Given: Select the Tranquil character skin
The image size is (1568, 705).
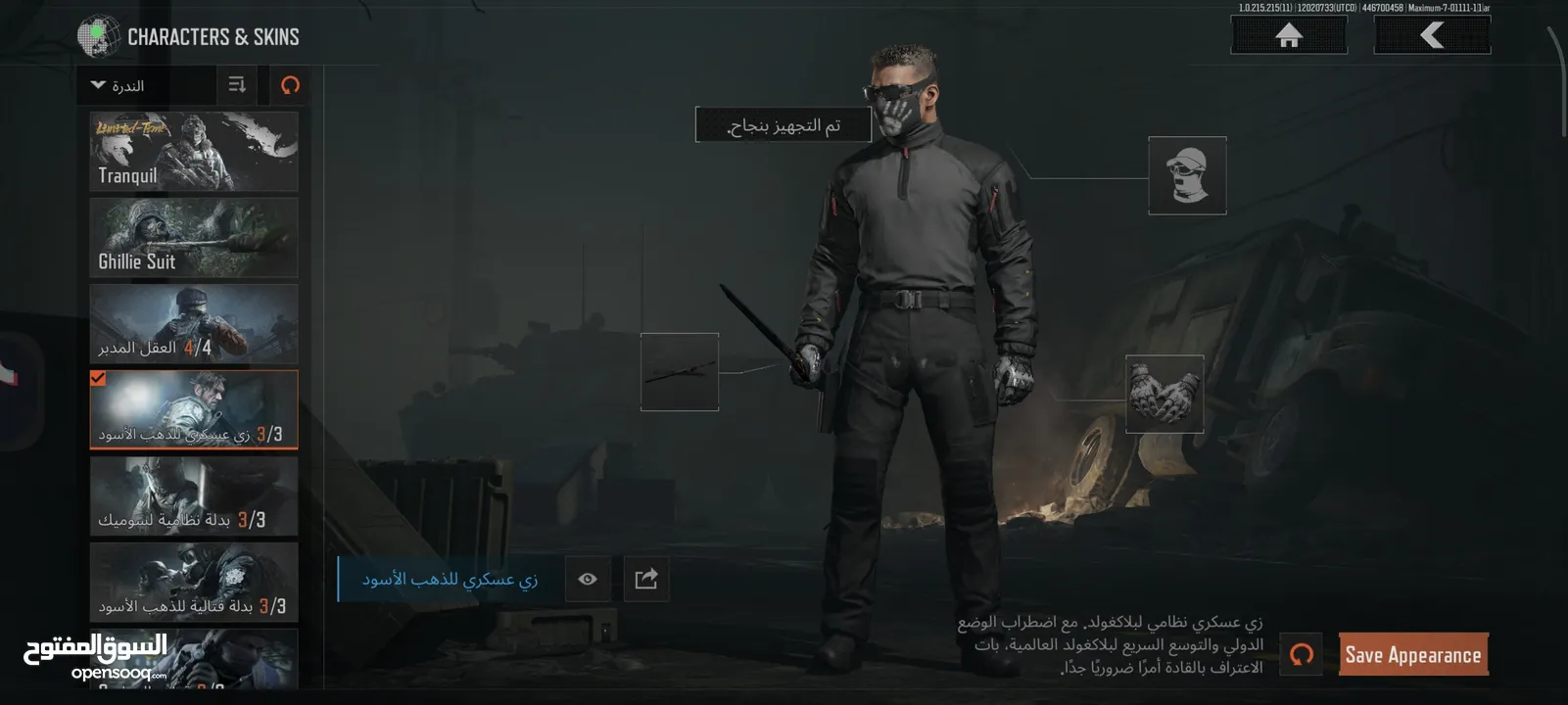Looking at the screenshot, I should 193,151.
